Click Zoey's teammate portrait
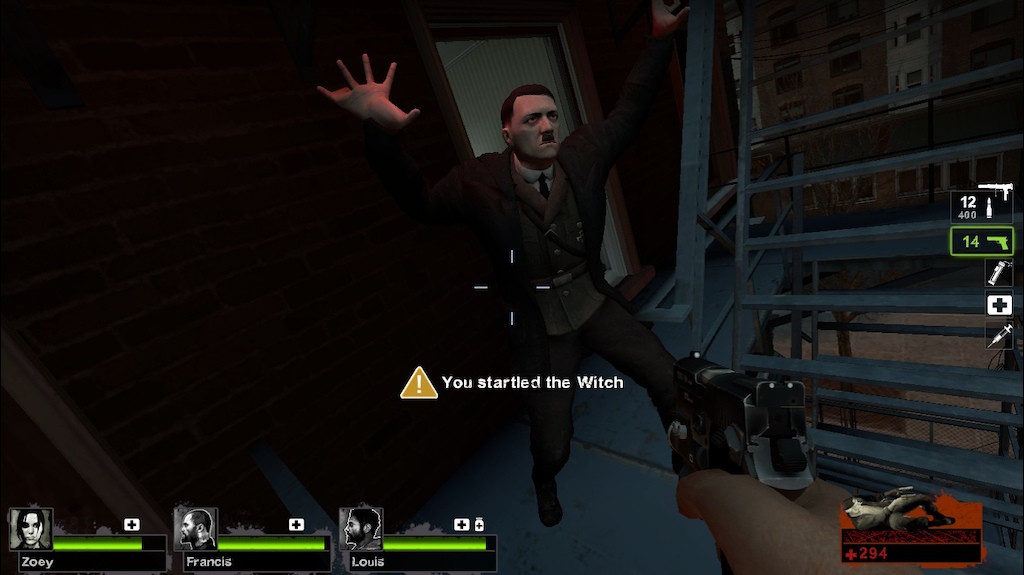This screenshot has height=575, width=1024. tap(30, 529)
